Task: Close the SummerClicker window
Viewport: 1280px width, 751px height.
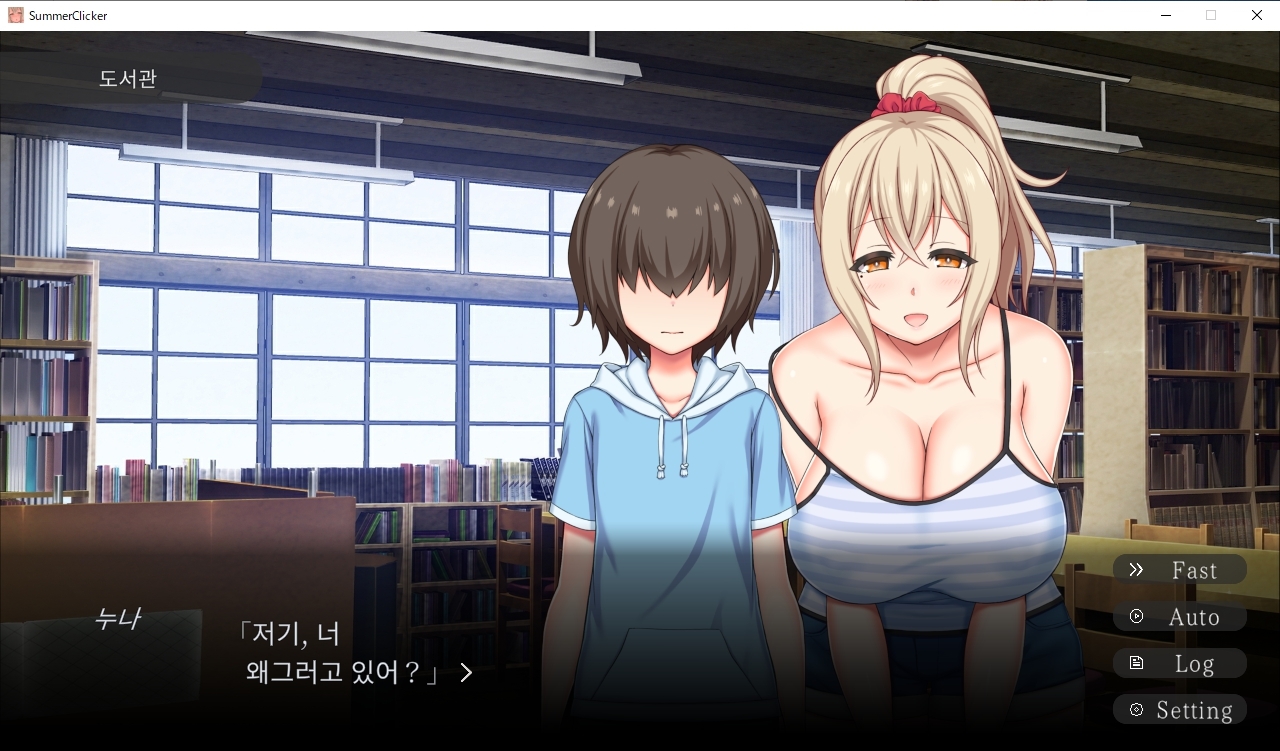Action: (1256, 15)
